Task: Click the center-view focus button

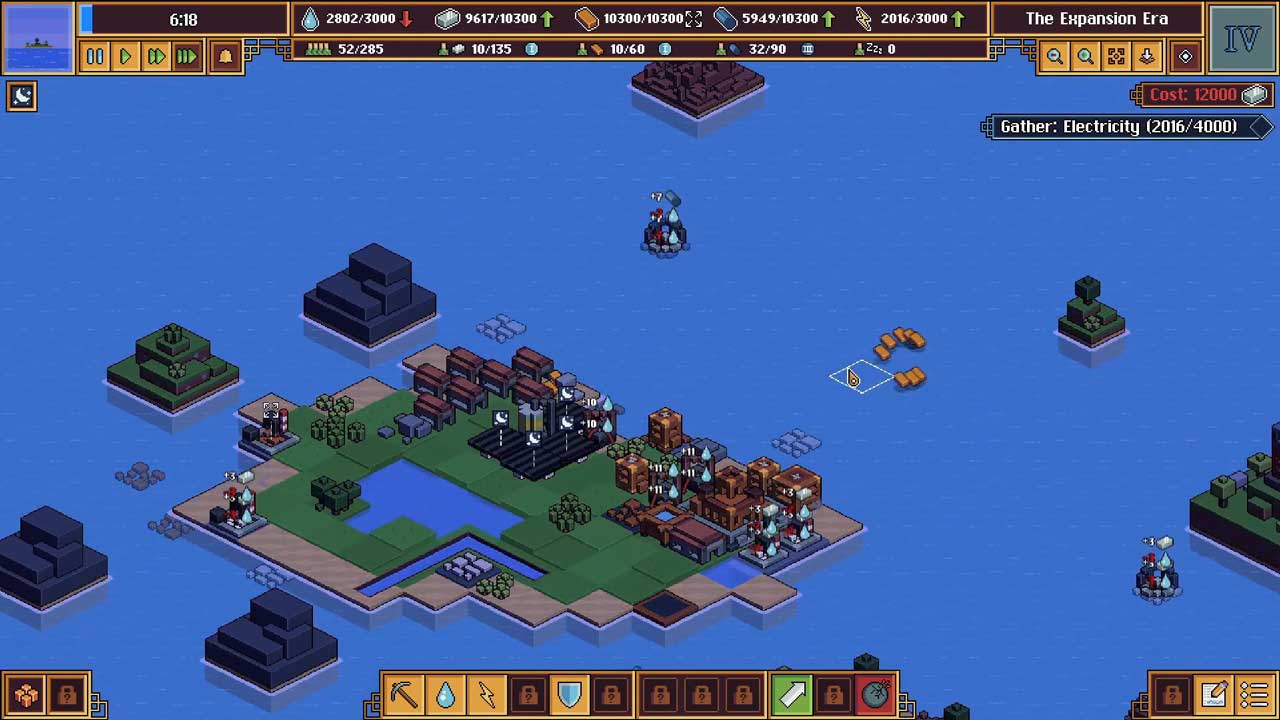Action: pyautogui.click(x=1116, y=57)
